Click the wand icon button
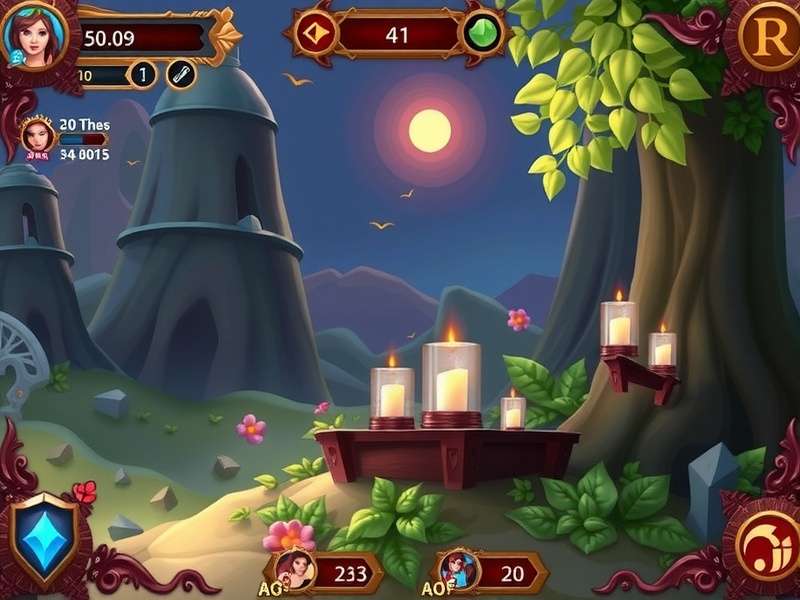This screenshot has height=600, width=800. pos(181,74)
